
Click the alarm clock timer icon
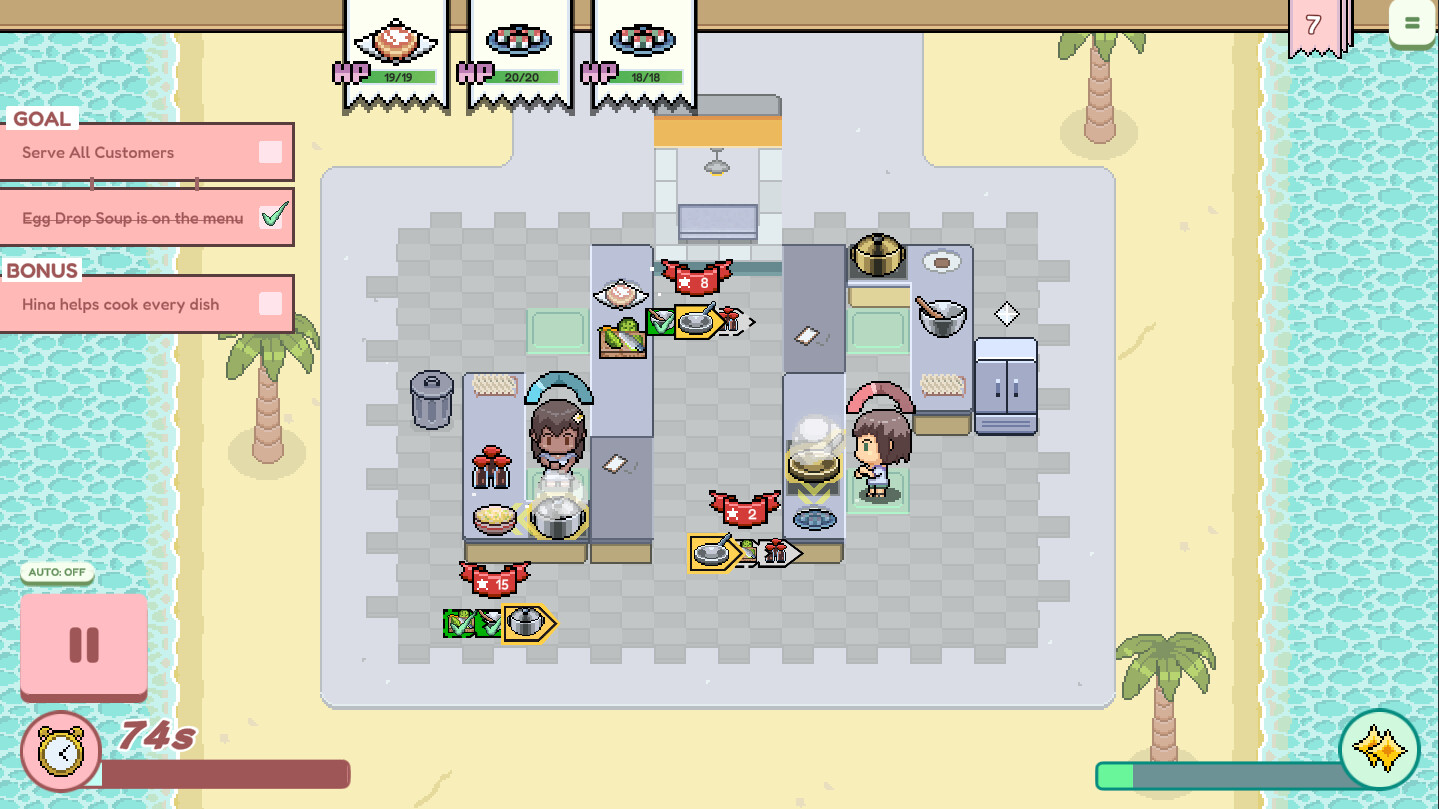click(x=60, y=752)
